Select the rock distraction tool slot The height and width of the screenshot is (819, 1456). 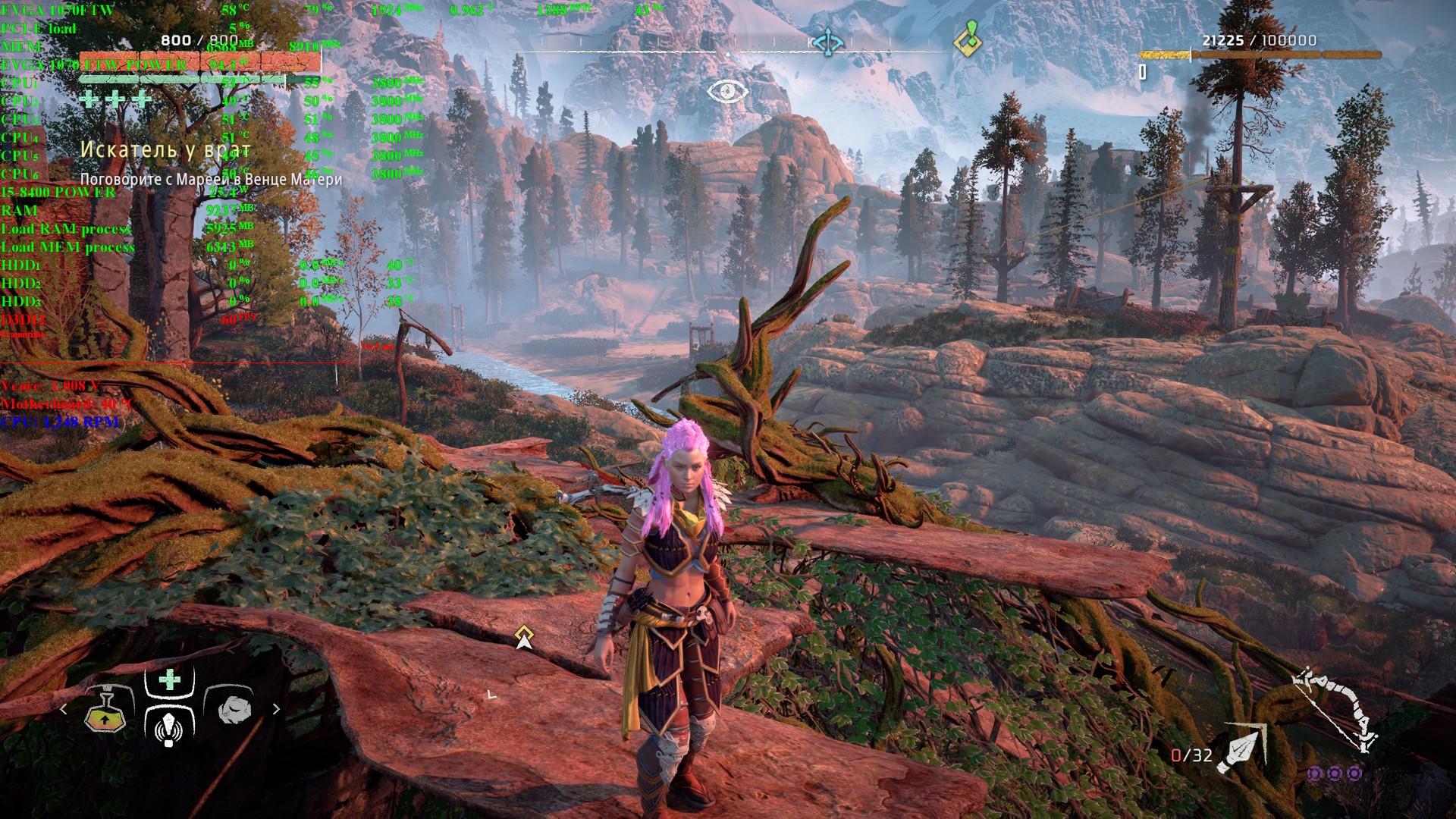click(x=234, y=709)
